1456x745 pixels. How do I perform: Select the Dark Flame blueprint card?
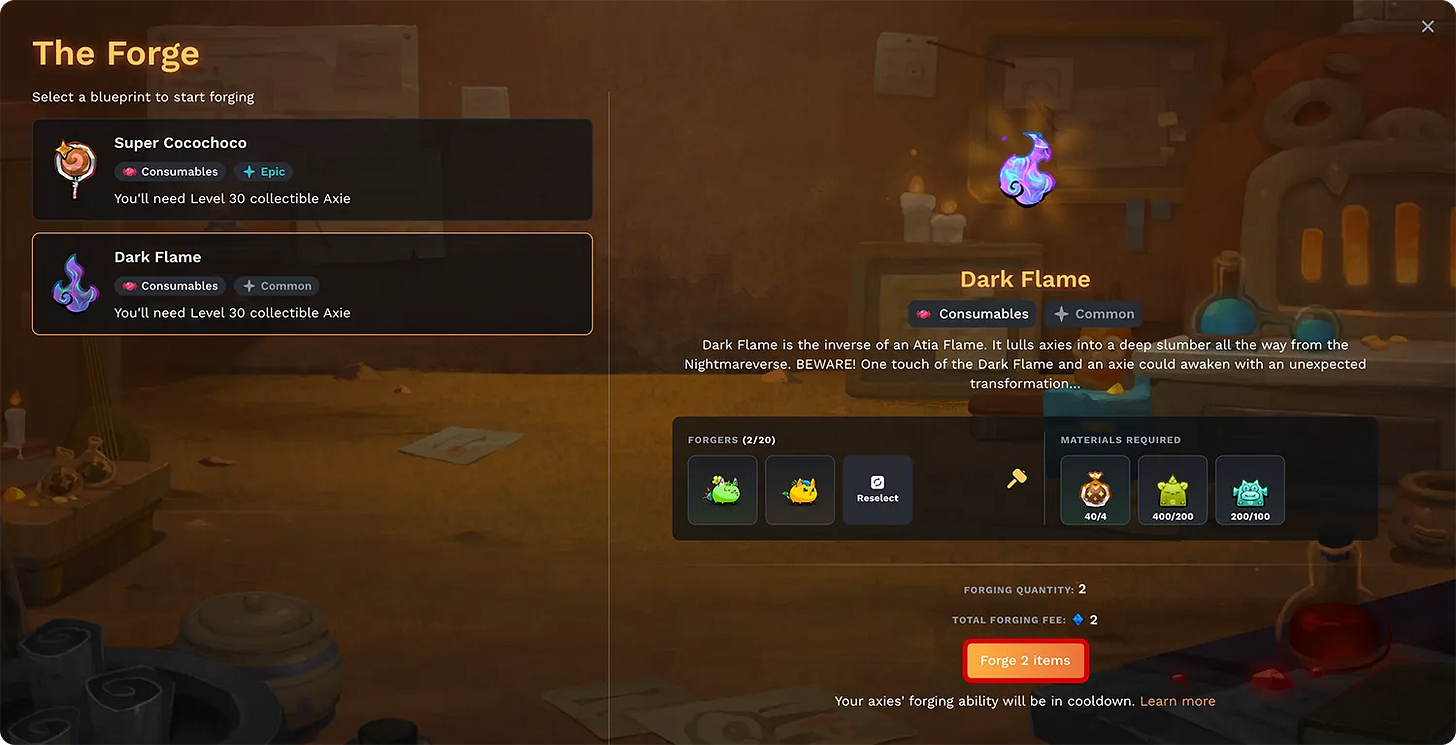[312, 283]
